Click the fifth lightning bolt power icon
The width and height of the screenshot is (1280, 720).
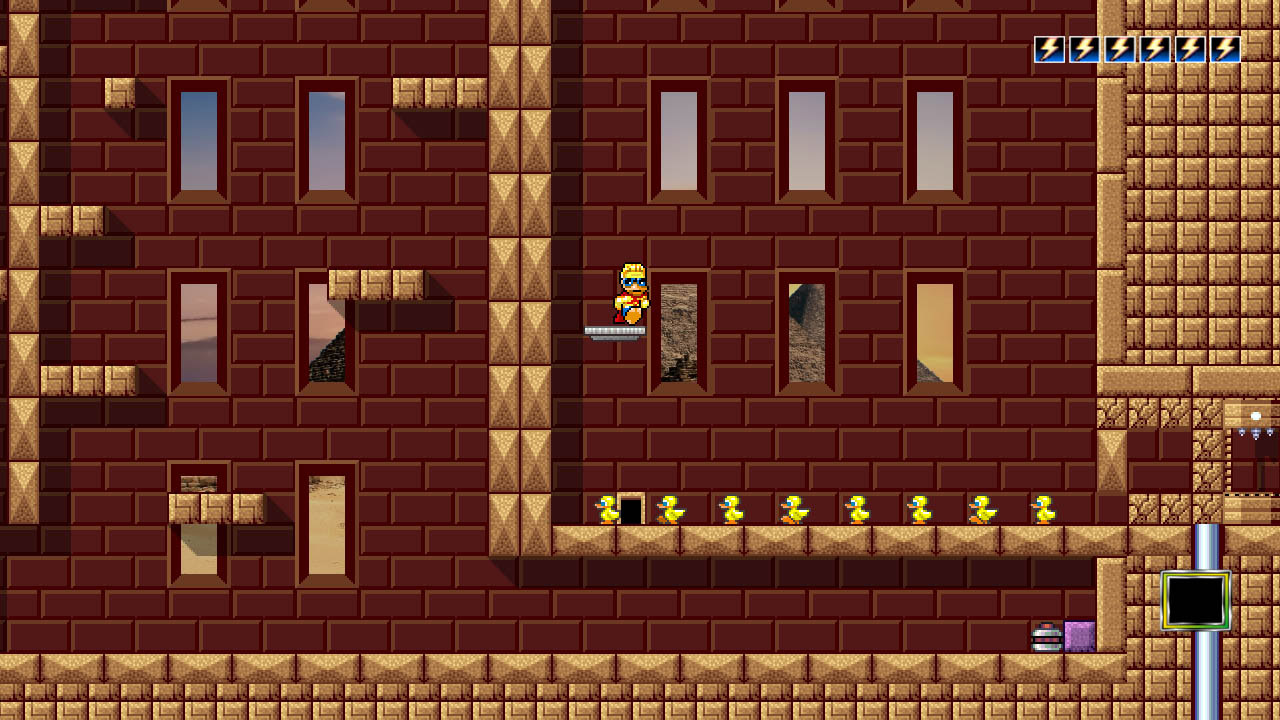click(1191, 48)
